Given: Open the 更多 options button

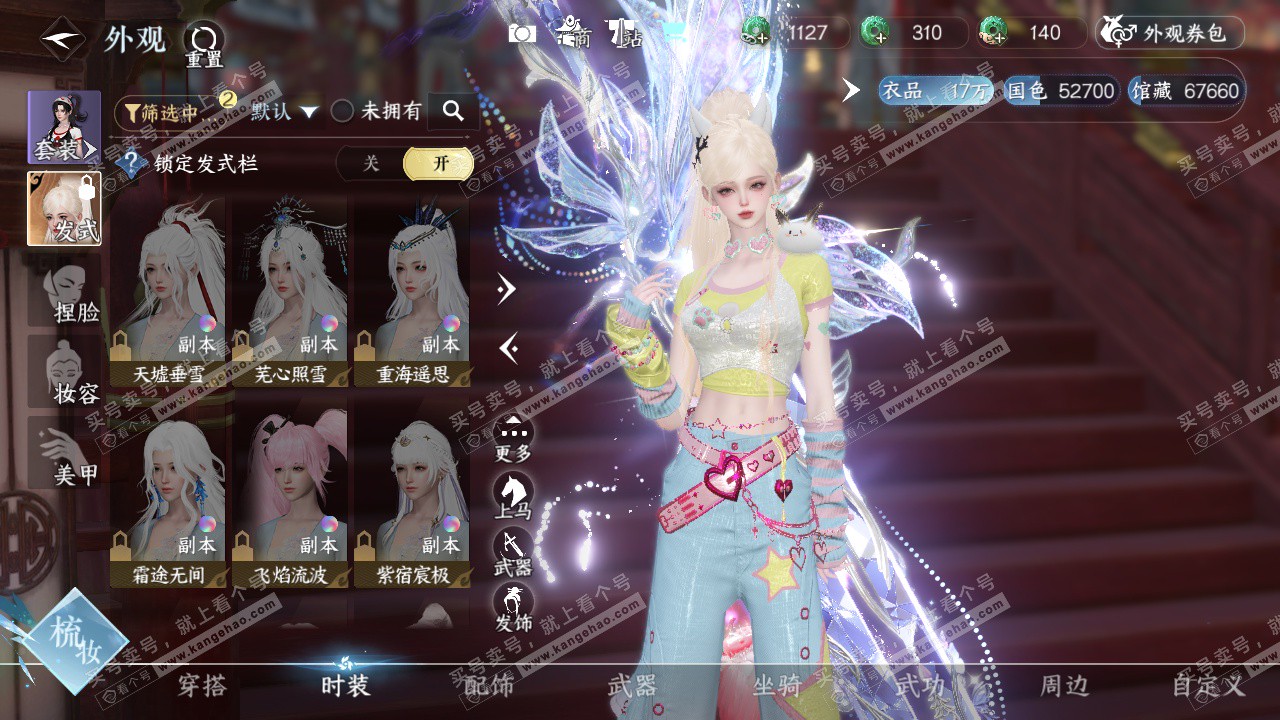Looking at the screenshot, I should (513, 438).
